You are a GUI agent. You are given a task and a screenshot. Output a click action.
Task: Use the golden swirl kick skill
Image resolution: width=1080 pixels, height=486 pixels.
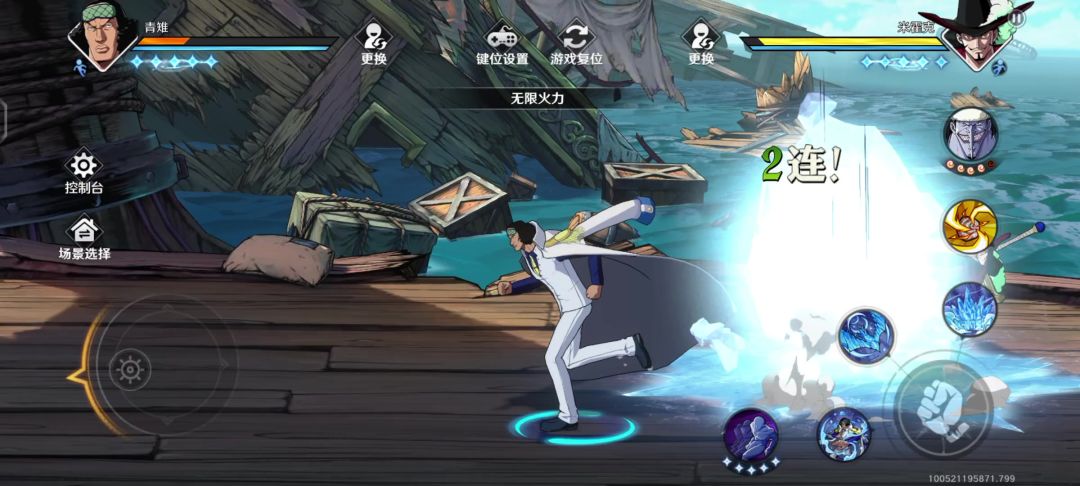pos(969,227)
